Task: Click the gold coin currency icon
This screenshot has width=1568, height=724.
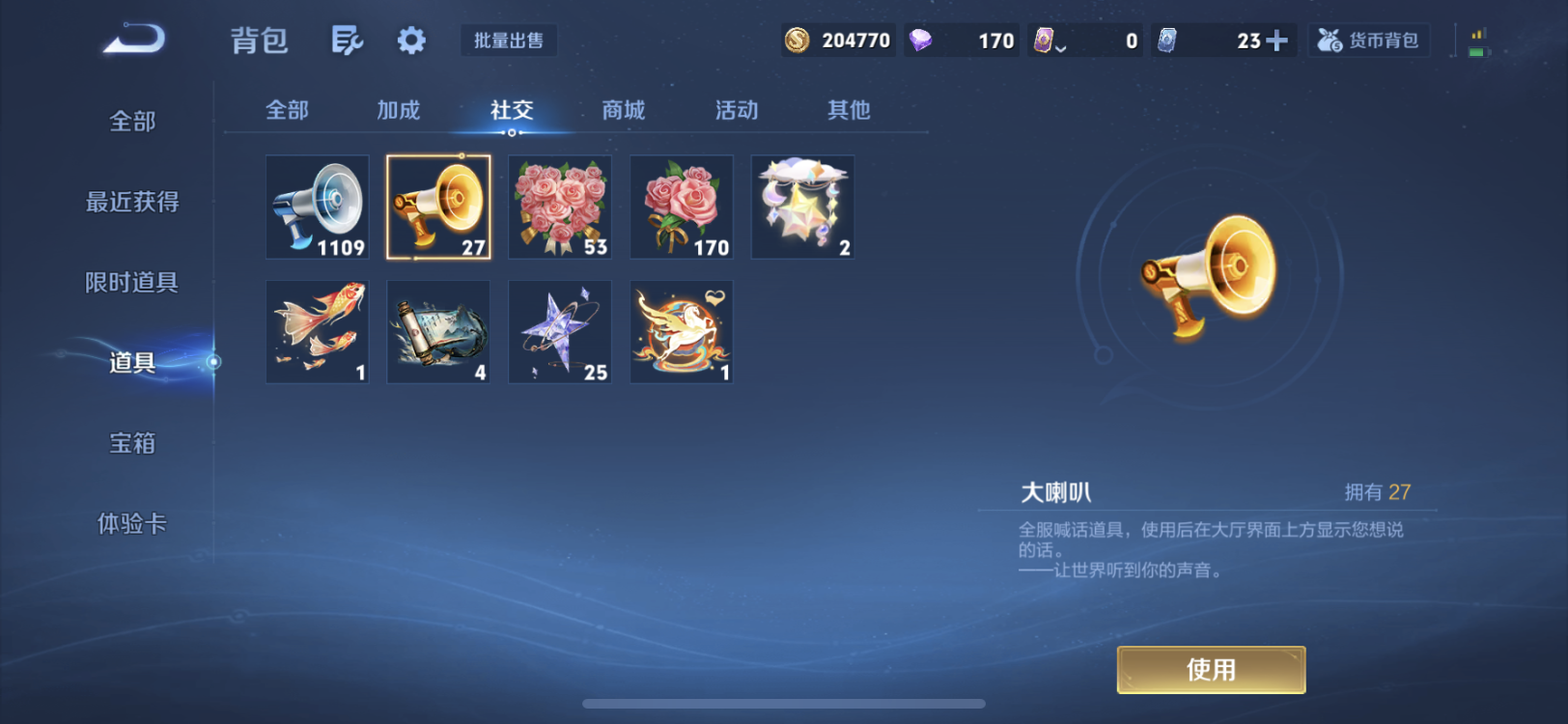Action: coord(798,41)
